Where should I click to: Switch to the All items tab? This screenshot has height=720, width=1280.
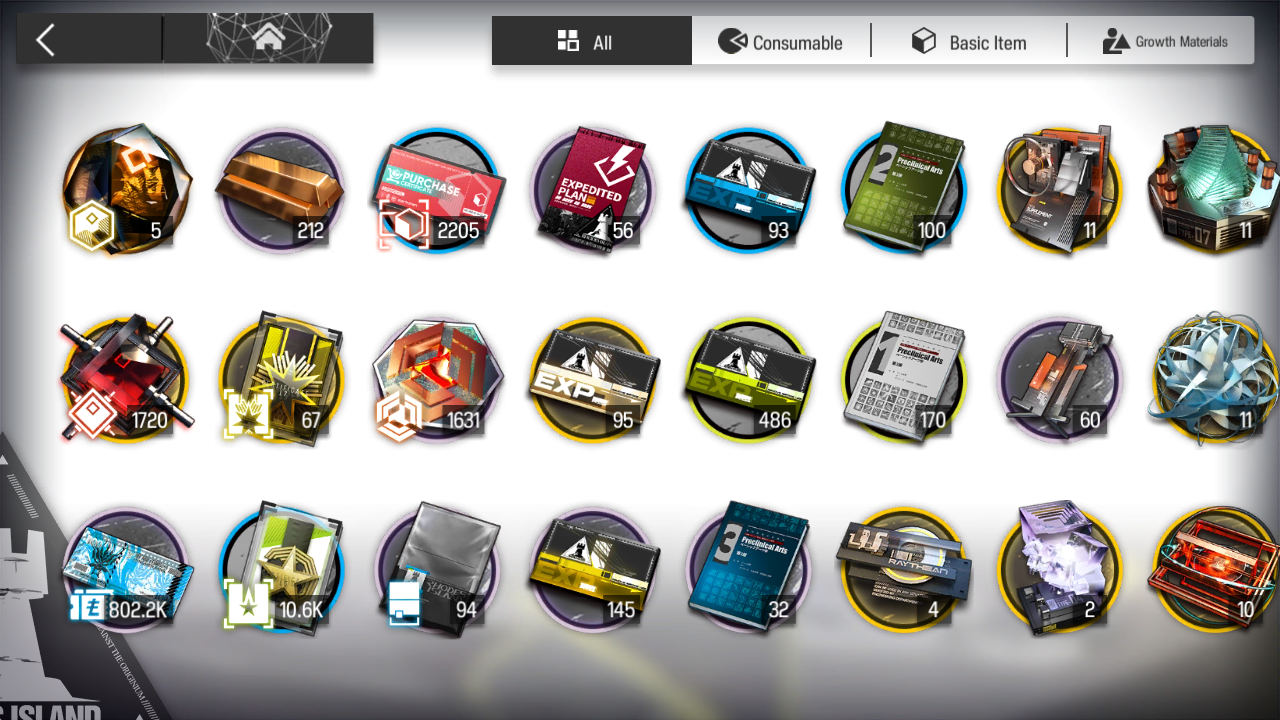[591, 41]
